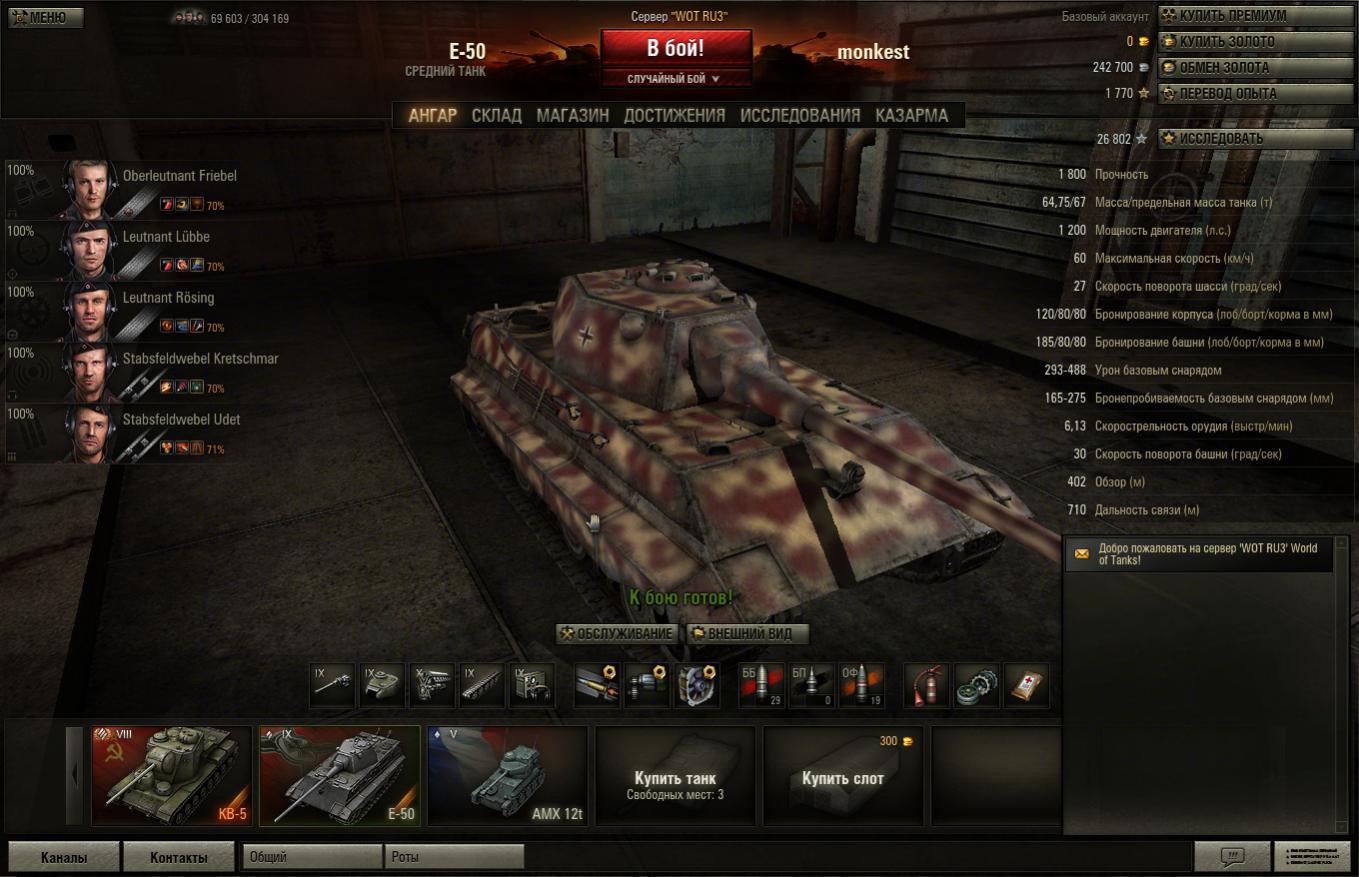The image size is (1359, 877).
Task: Select the AMX 12t tank thumbnail
Action: (507, 776)
